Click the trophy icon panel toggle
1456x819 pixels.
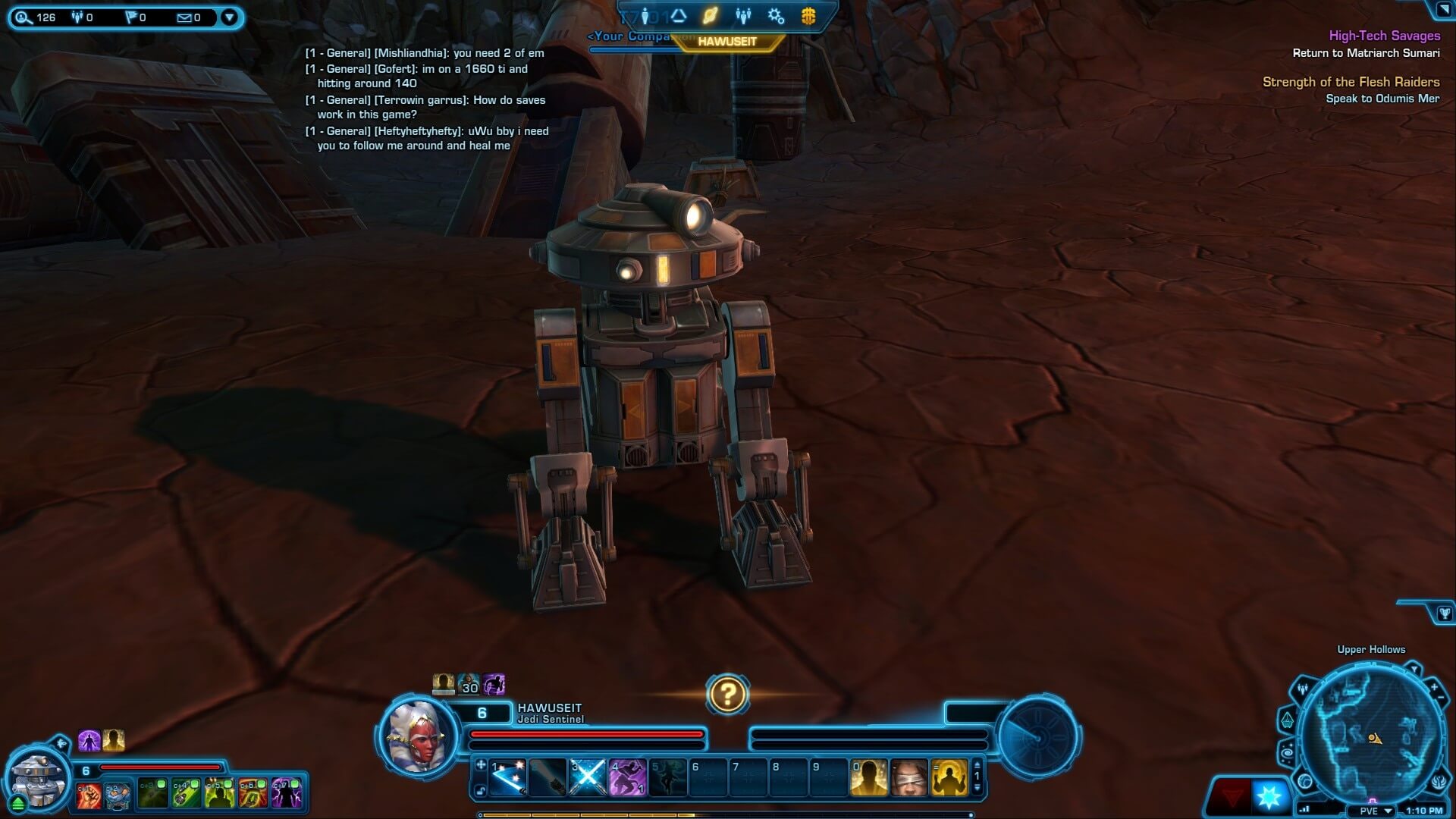coord(1444,613)
